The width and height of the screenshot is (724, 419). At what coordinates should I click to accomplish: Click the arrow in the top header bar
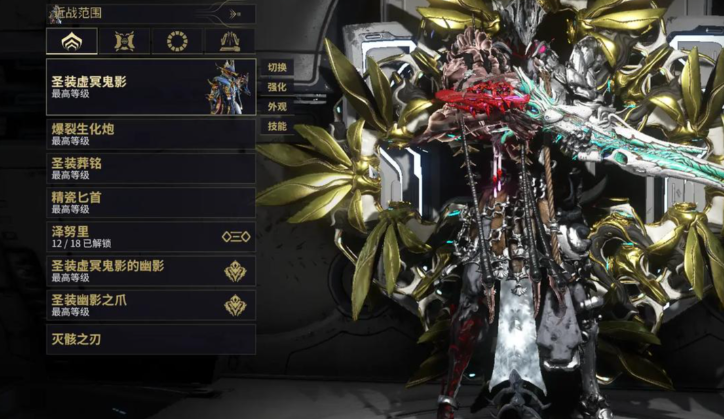(x=235, y=14)
